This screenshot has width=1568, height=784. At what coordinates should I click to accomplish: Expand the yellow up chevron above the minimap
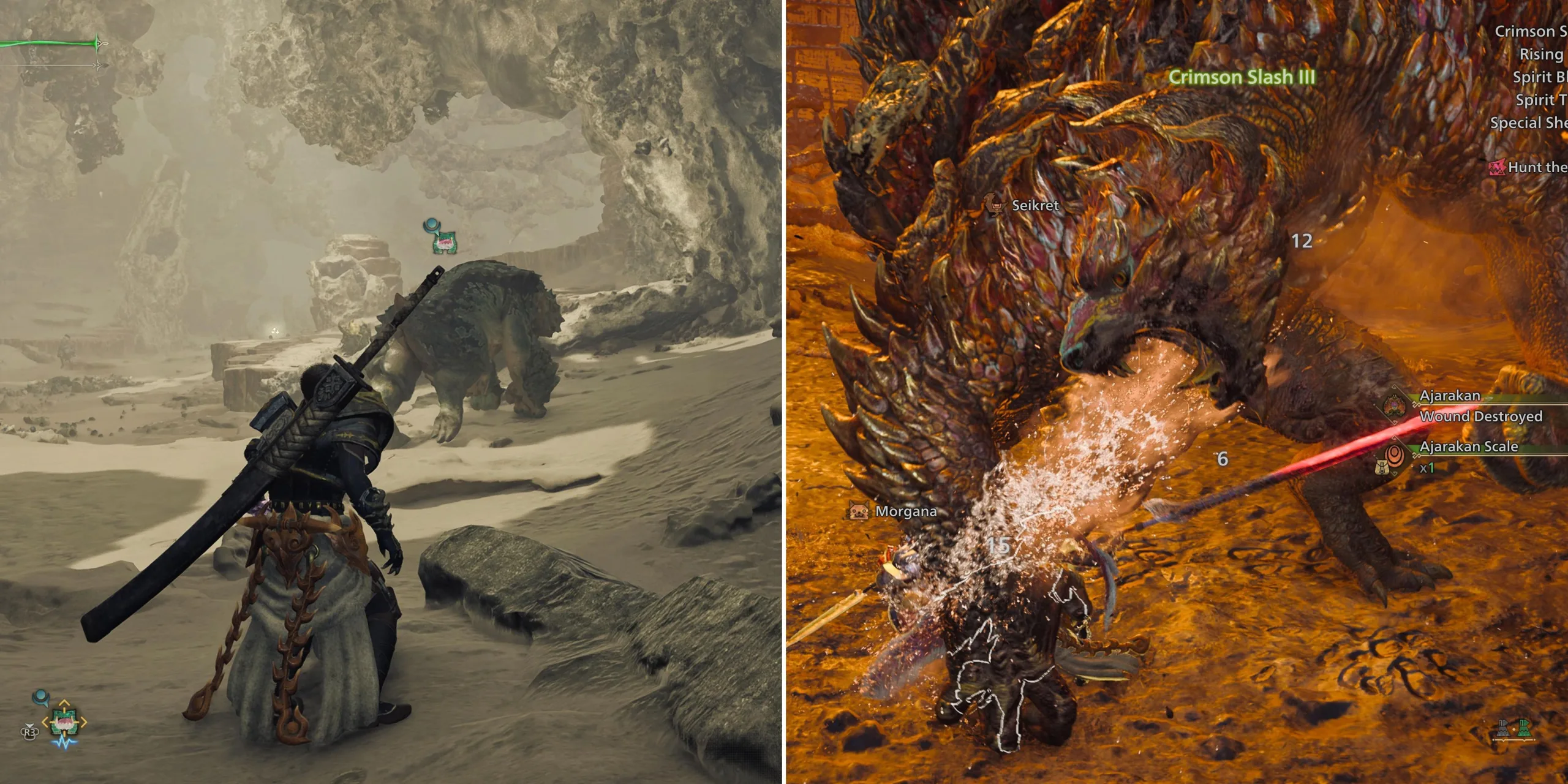(x=63, y=703)
